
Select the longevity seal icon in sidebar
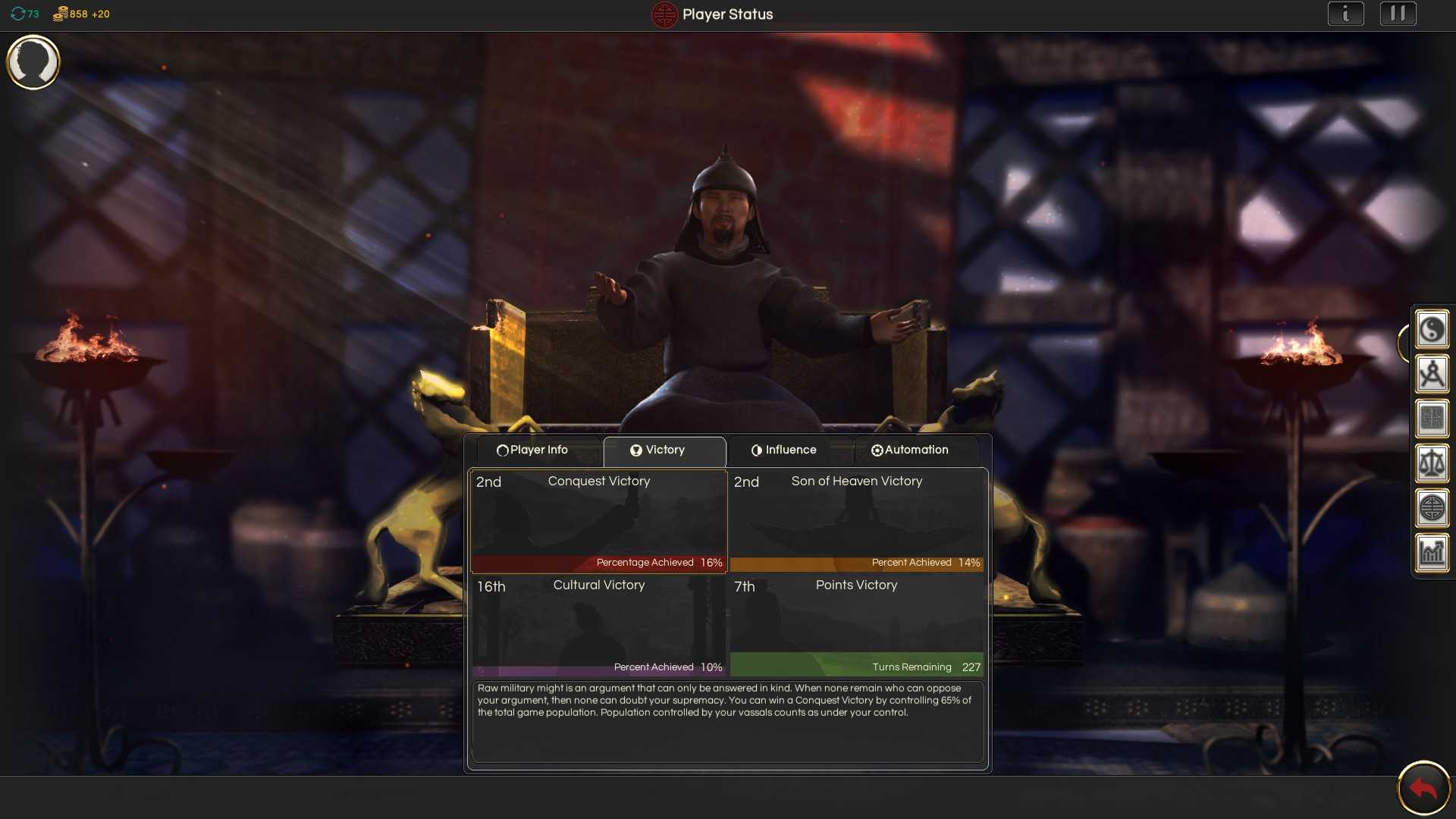1432,508
